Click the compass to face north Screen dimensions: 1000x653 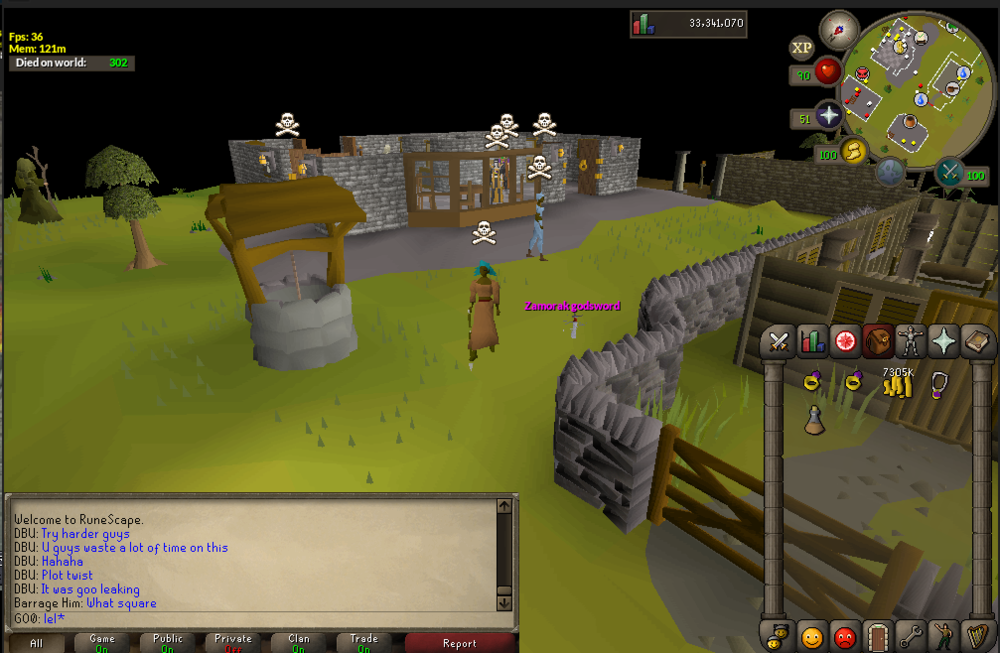pyautogui.click(x=839, y=30)
